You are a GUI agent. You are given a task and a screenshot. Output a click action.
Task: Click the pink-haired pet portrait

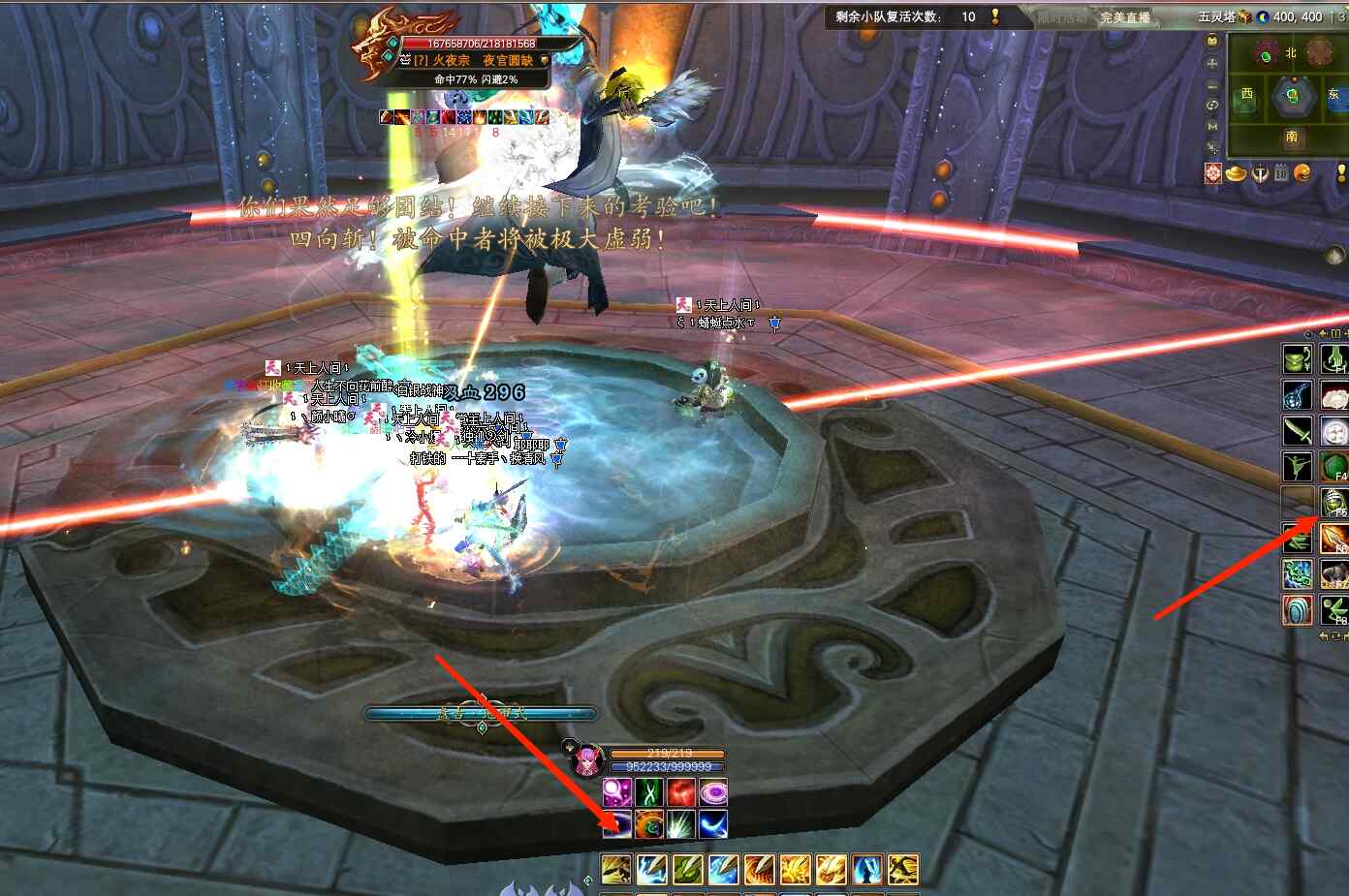click(586, 762)
